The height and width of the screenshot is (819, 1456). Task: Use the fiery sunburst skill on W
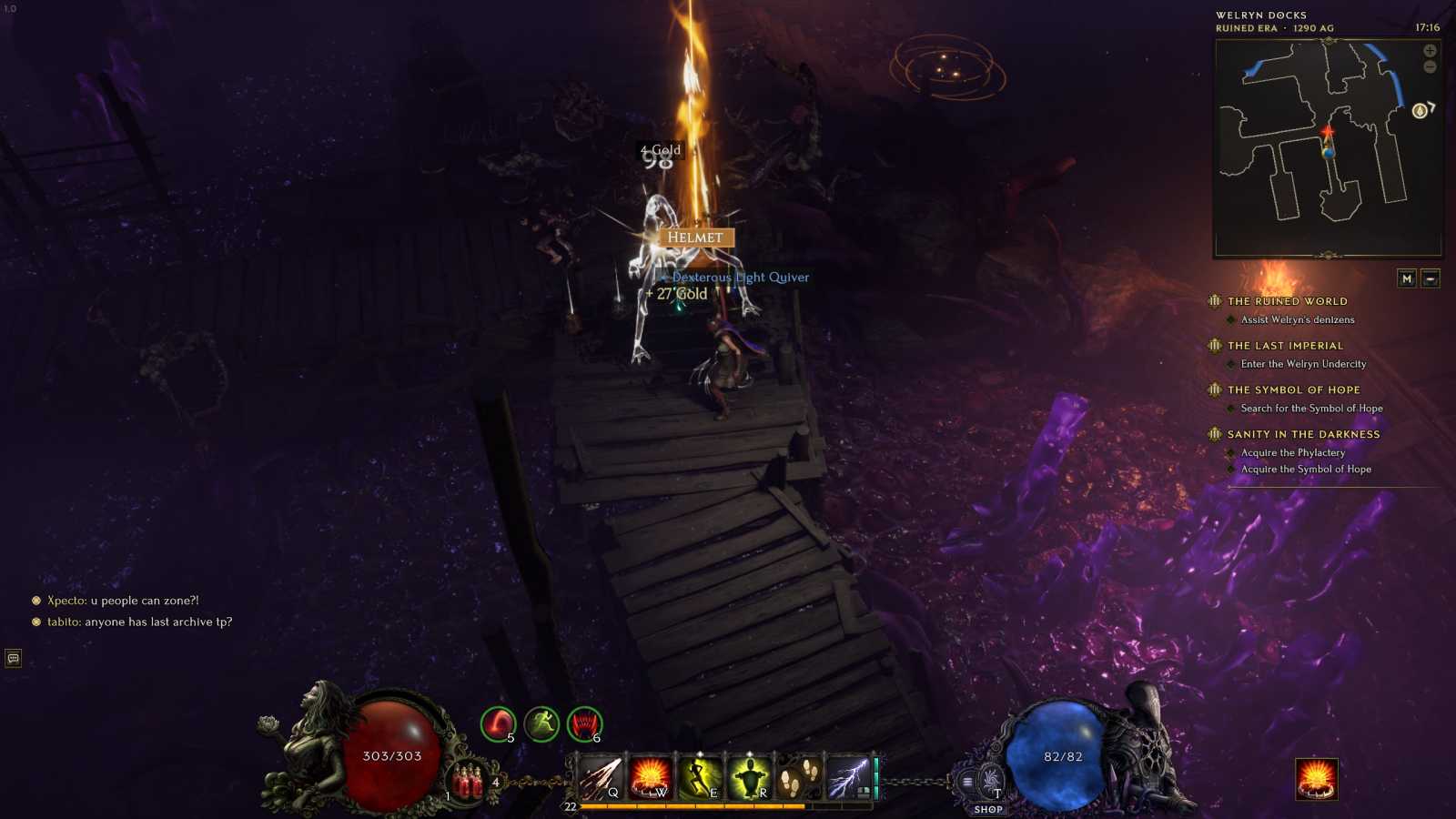tap(650, 778)
